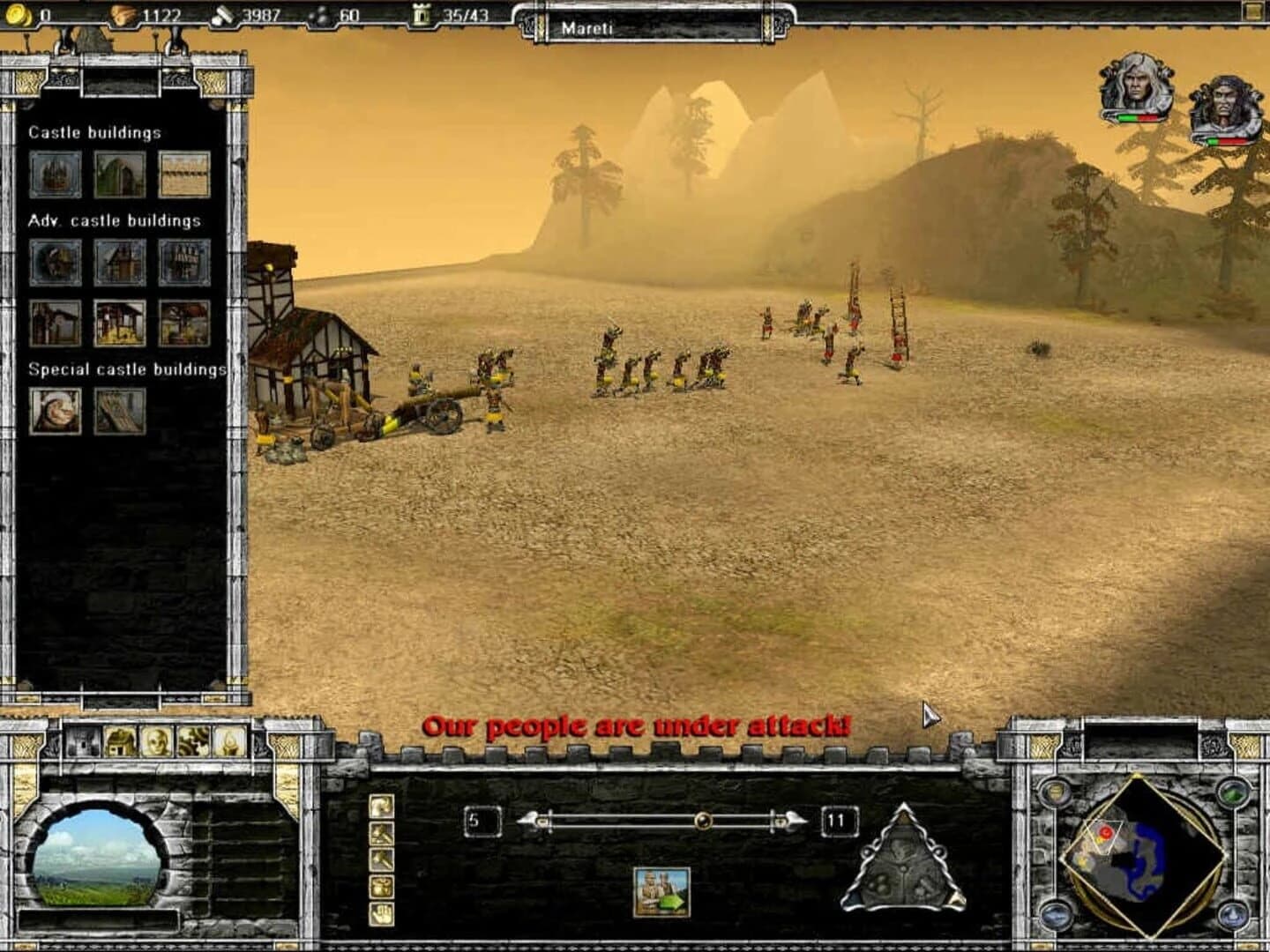
Task: Toggle the top-left round button beside the minimap
Action: tap(1056, 792)
